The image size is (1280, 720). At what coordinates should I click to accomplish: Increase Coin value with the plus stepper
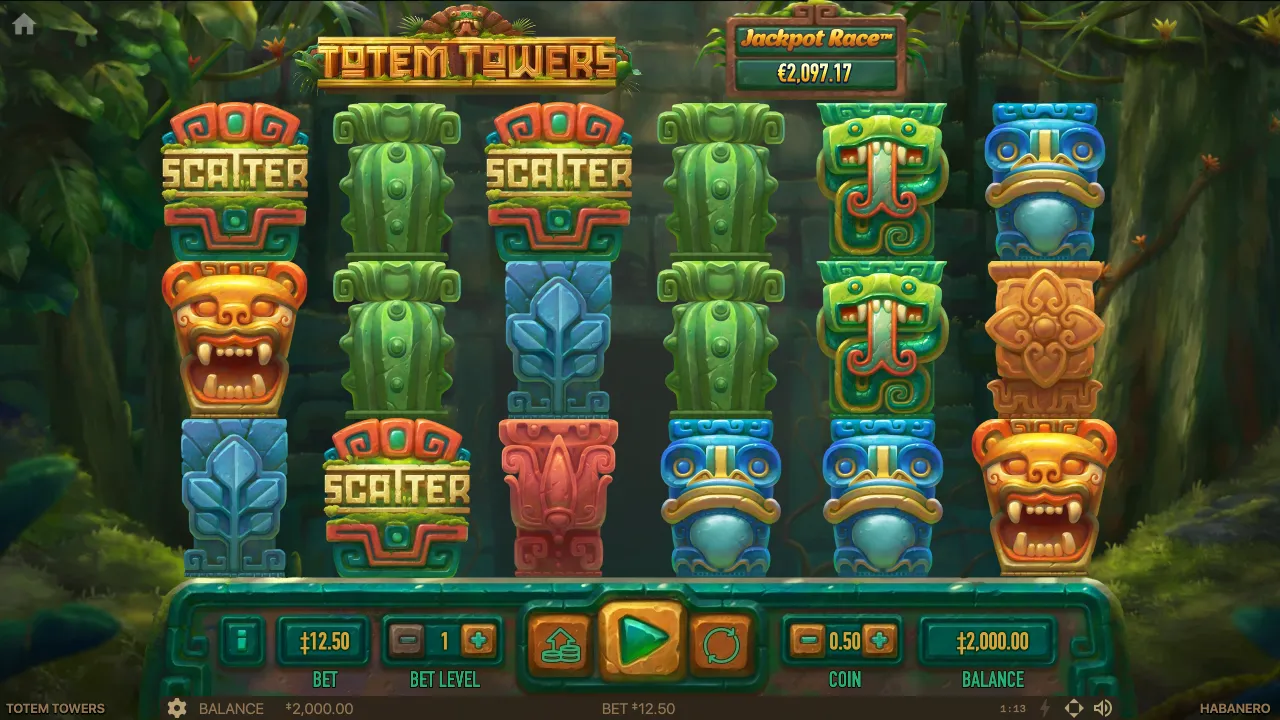coord(879,642)
